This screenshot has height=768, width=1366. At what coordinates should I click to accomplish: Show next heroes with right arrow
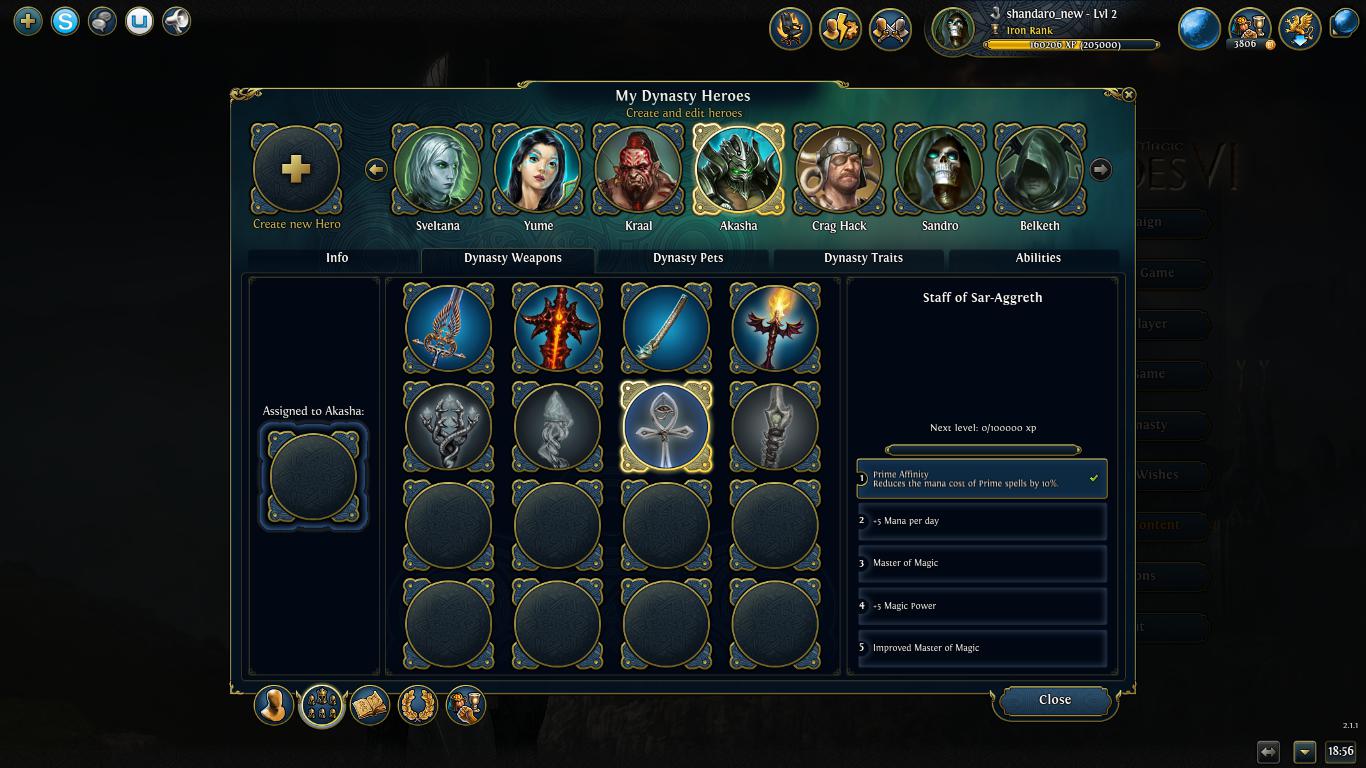click(1100, 169)
